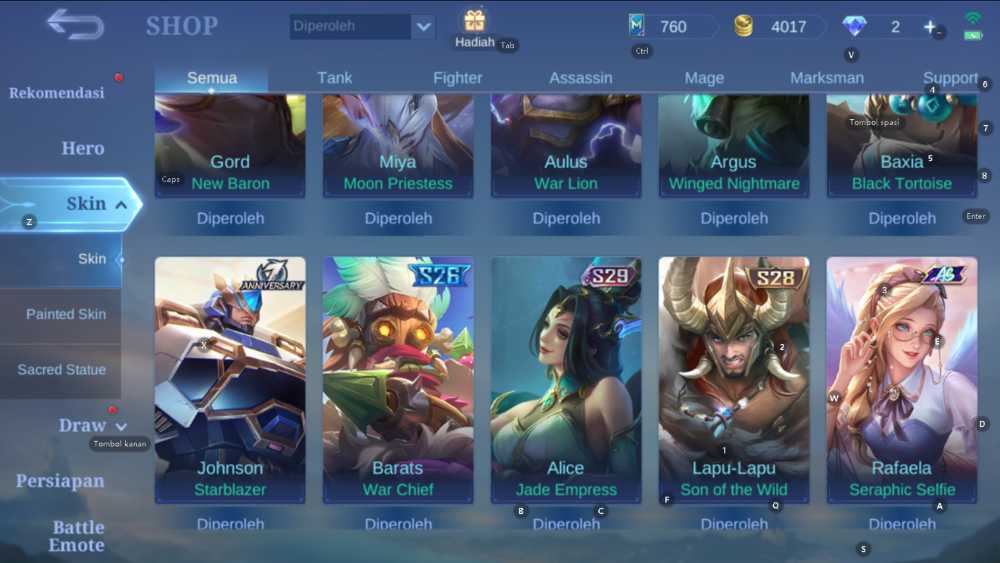1000x563 pixels.
Task: Select the Johnson Starblazer skin card
Action: tap(230, 380)
